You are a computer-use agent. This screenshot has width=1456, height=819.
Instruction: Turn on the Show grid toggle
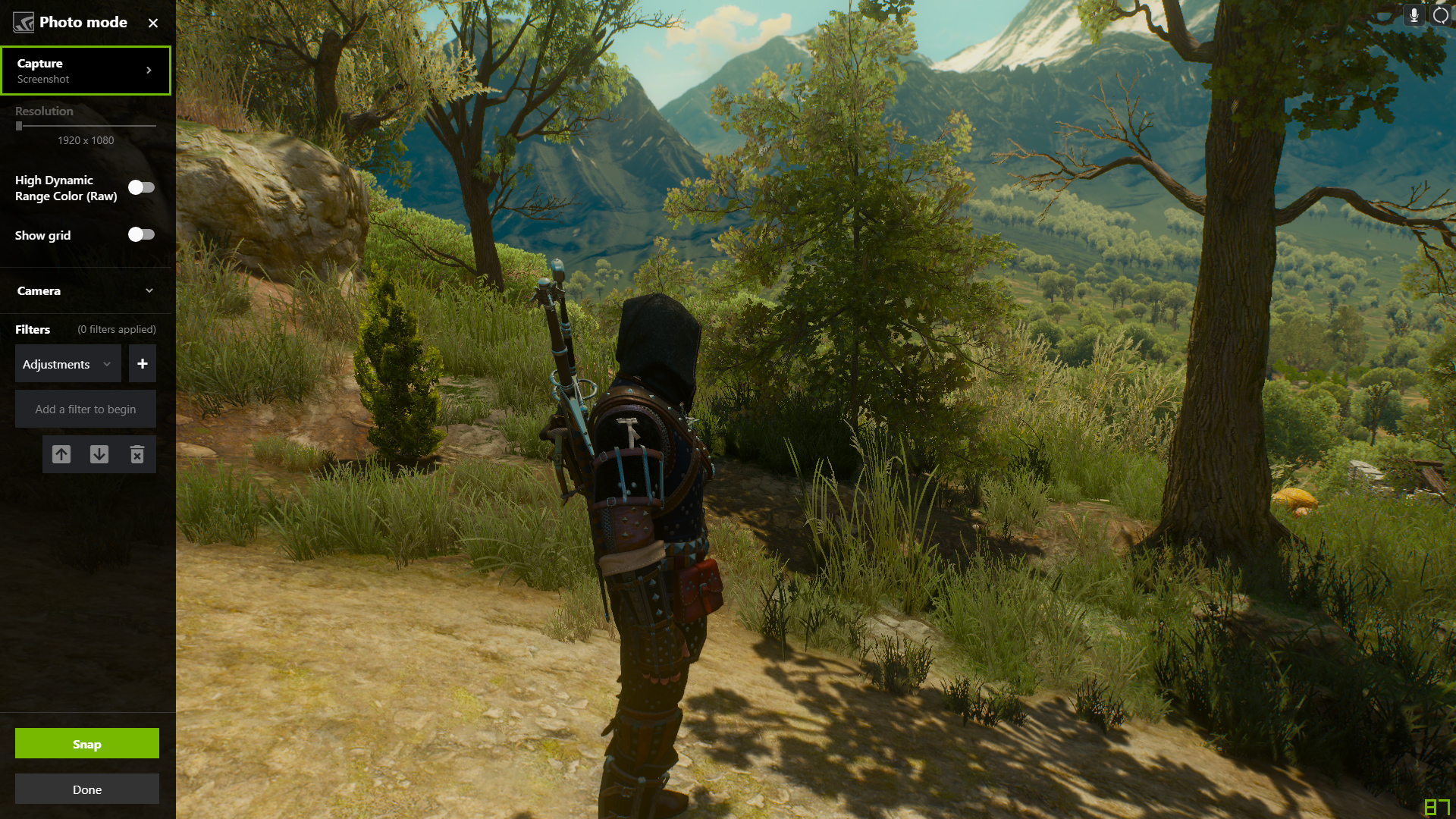pyautogui.click(x=141, y=234)
